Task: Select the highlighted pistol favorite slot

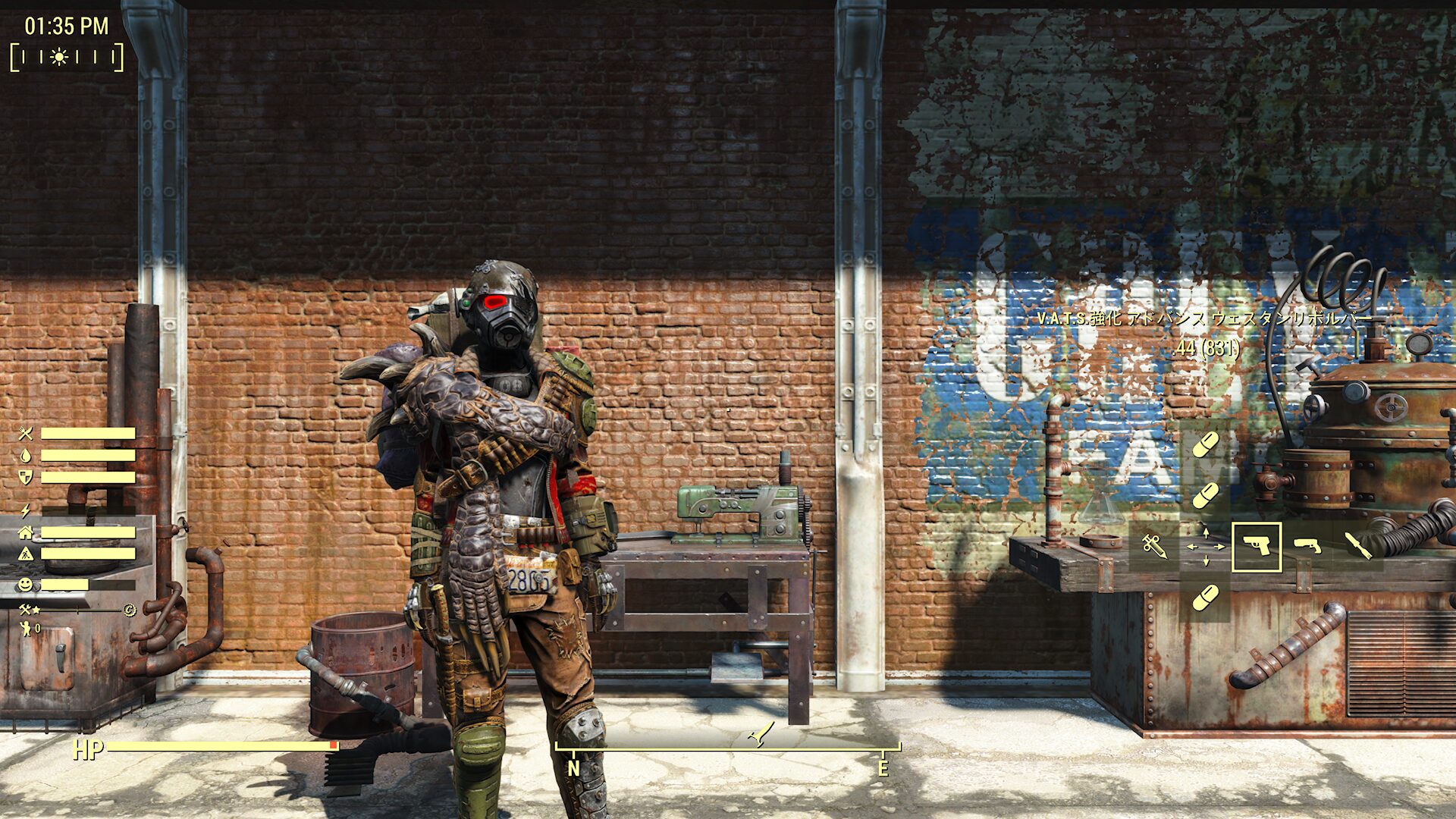Action: 1257,546
